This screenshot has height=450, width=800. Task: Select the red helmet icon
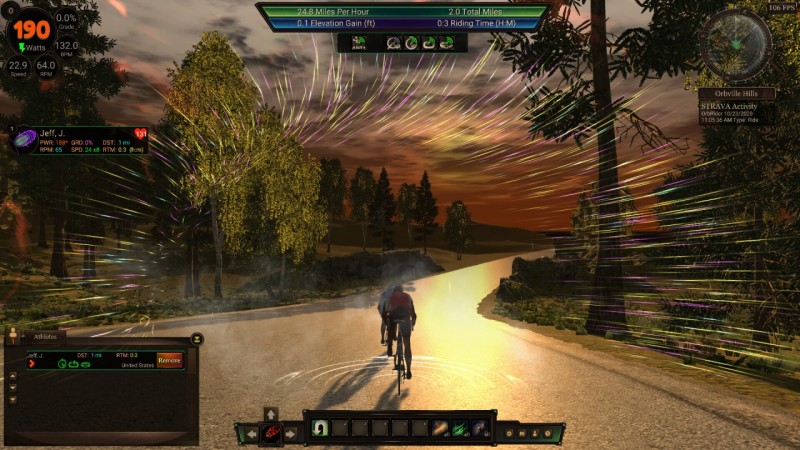(x=270, y=433)
